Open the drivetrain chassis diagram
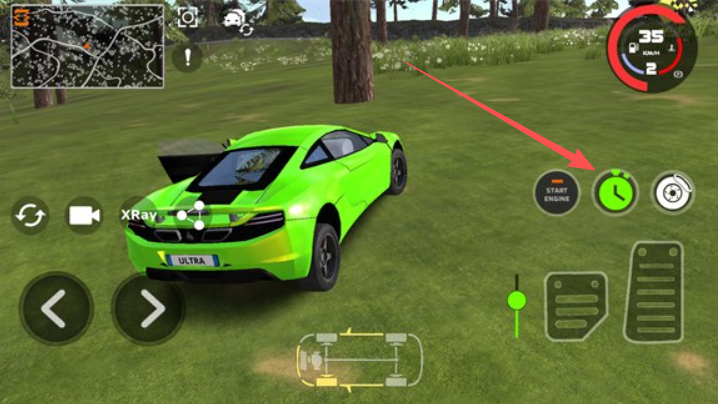This screenshot has width=718, height=404. (359, 358)
